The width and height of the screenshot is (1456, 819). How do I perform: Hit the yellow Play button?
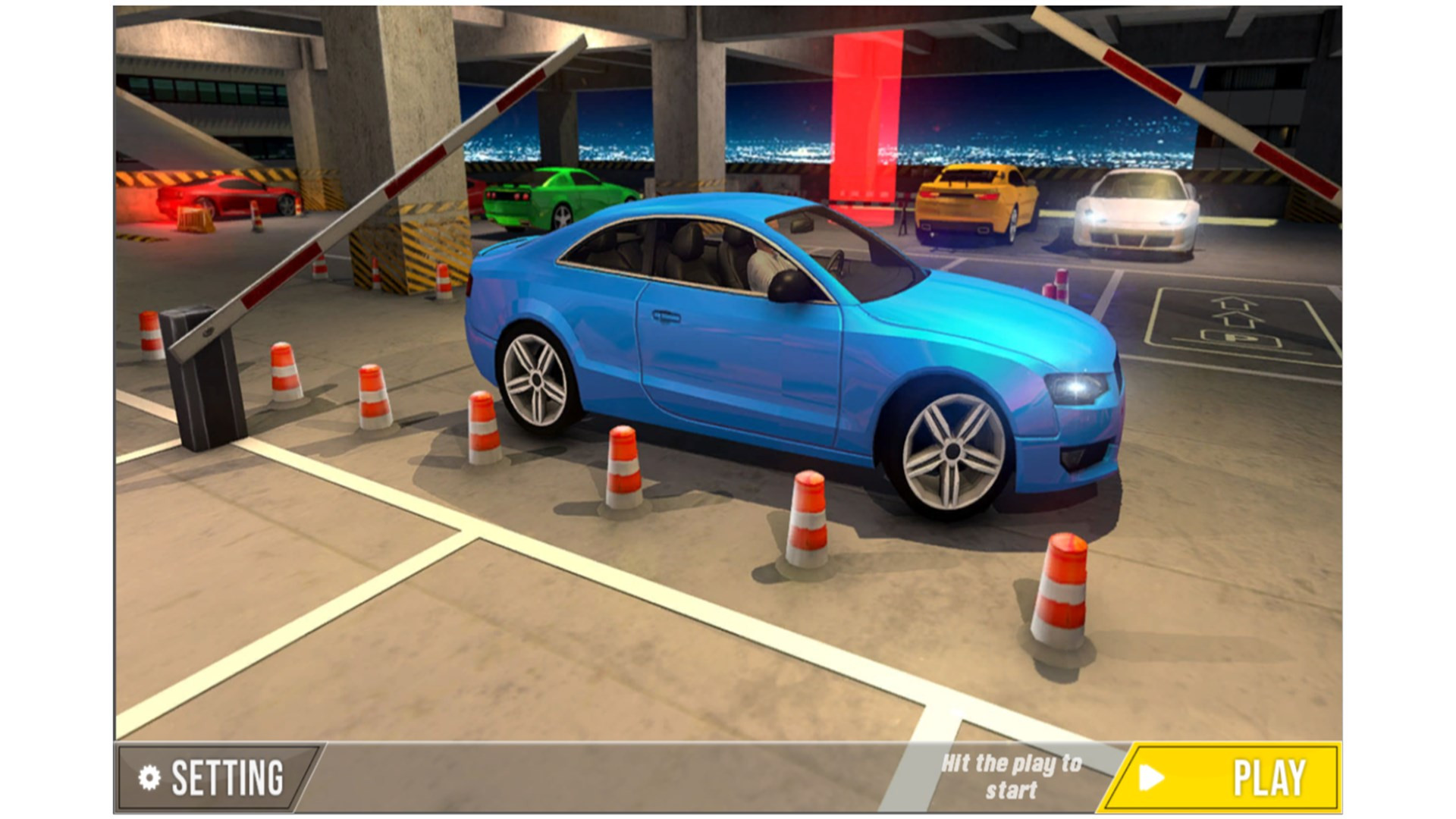click(x=1223, y=777)
